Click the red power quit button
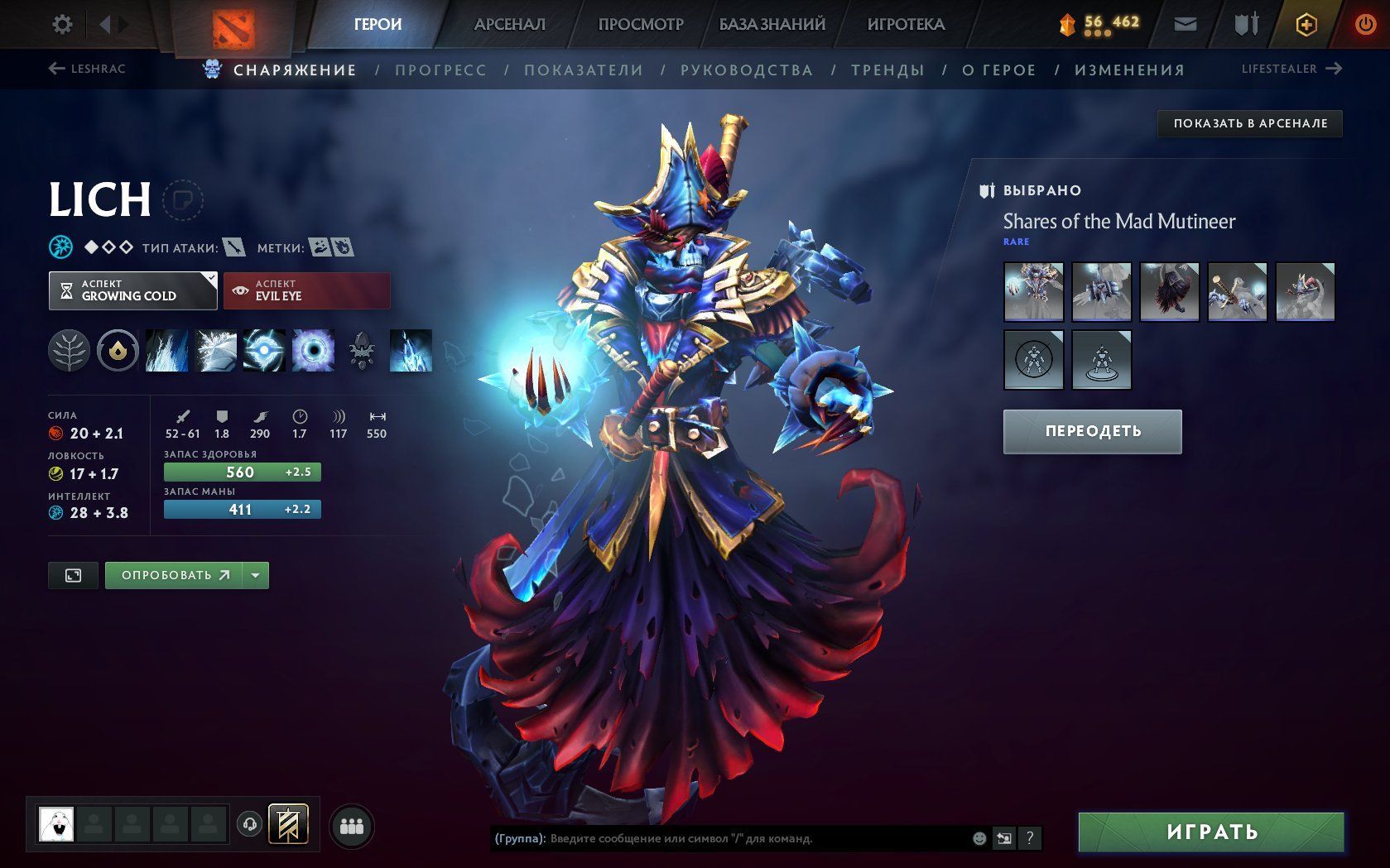This screenshot has height=868, width=1390. 1365,25
